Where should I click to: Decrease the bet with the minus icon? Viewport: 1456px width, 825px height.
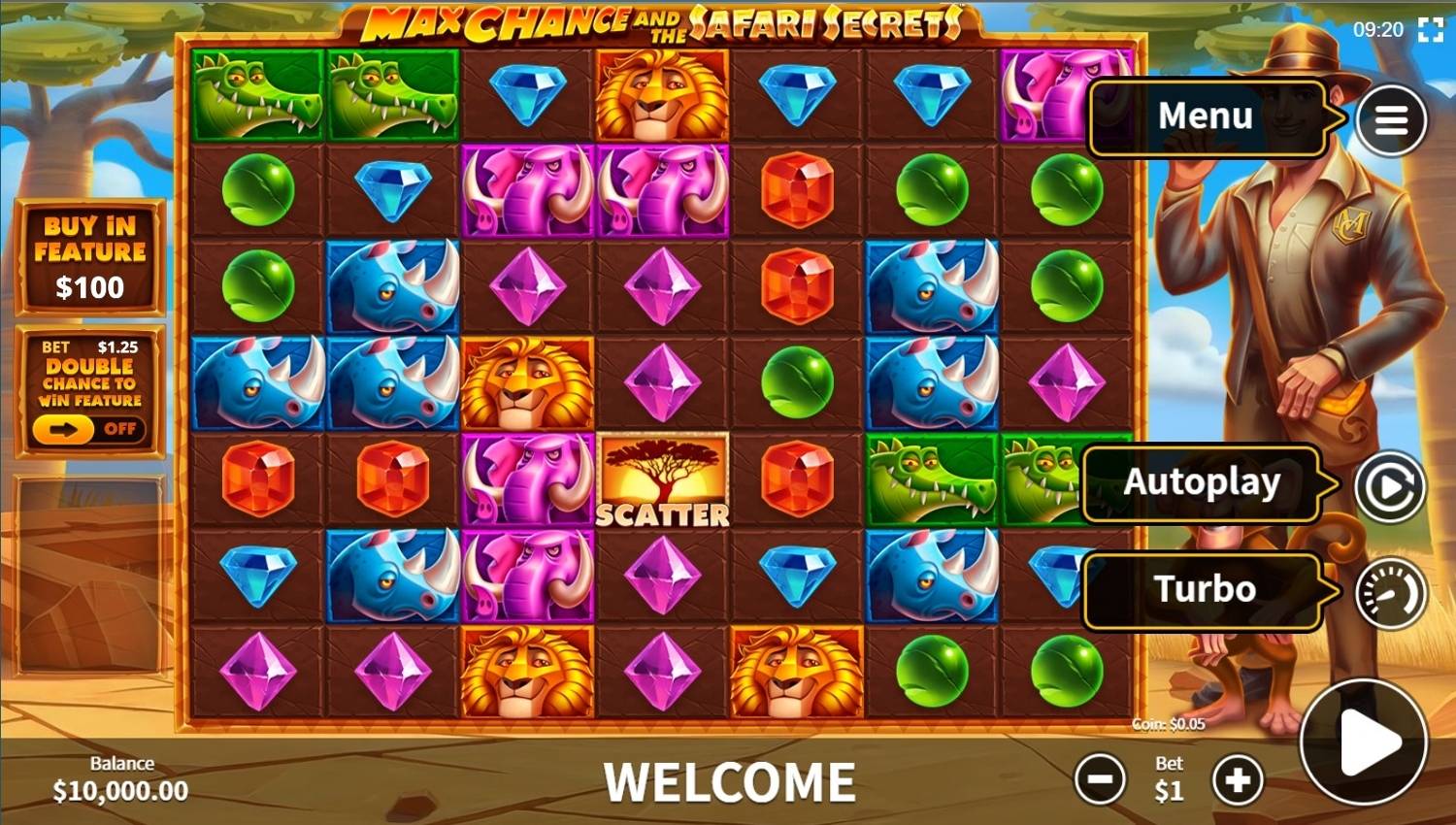coord(1100,778)
